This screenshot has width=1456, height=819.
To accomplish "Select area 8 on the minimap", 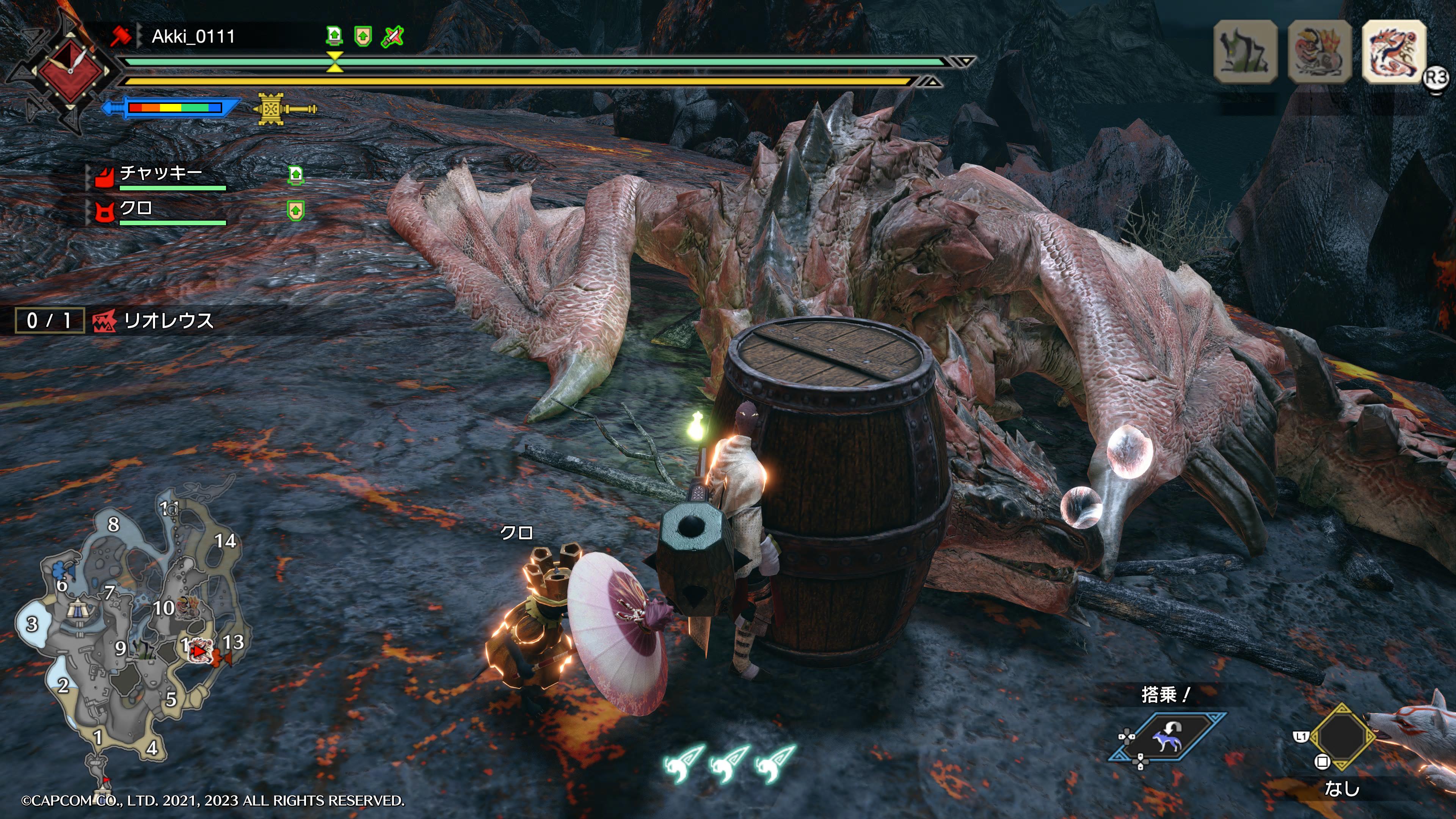I will 114,524.
